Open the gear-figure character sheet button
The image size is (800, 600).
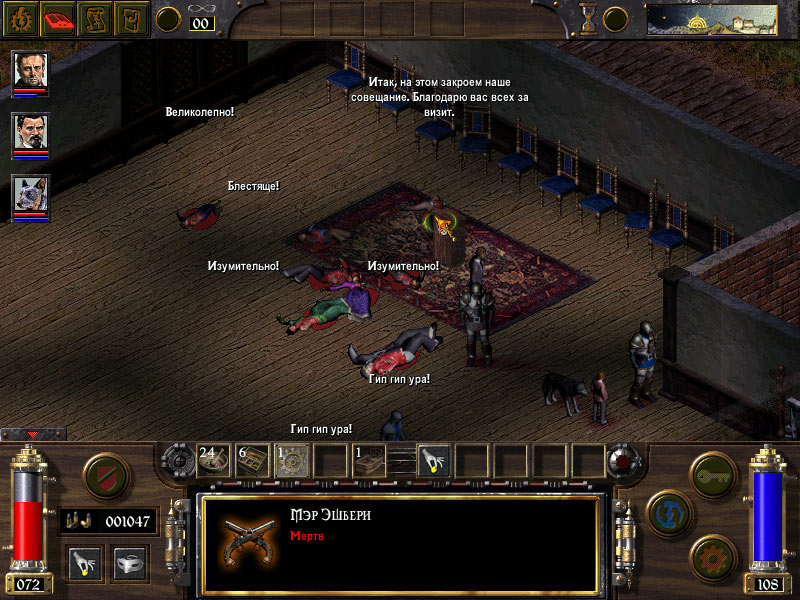coord(20,17)
